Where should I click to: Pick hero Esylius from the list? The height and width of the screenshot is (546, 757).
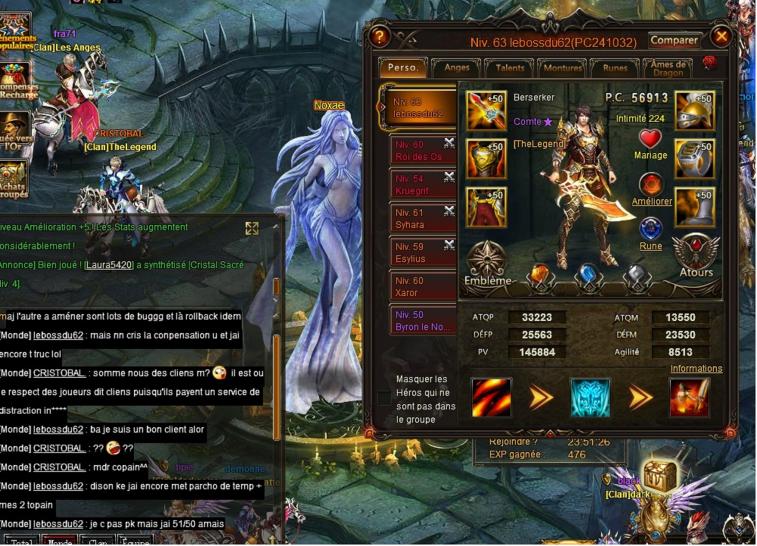point(422,252)
